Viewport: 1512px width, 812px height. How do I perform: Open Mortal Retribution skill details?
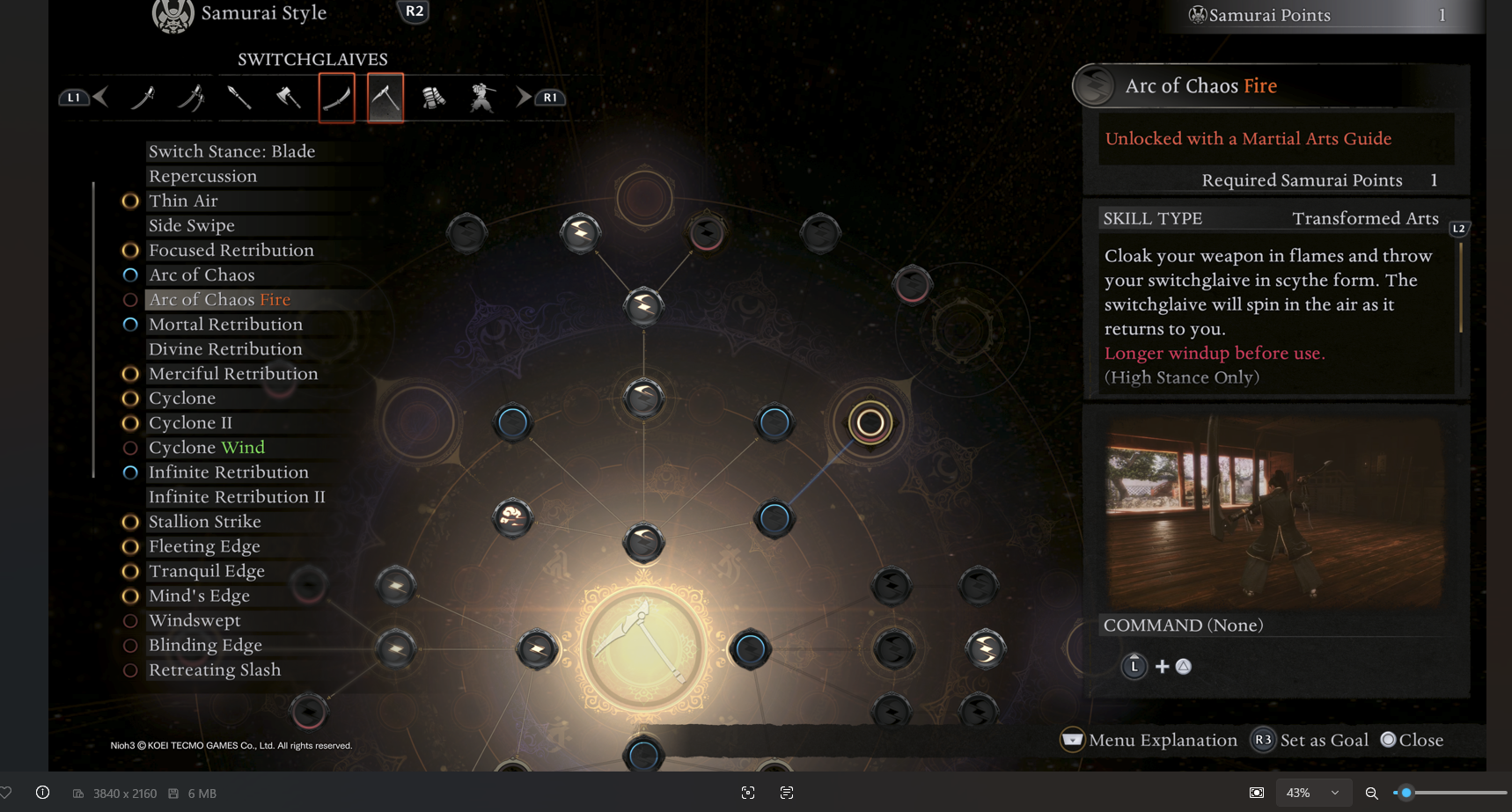(x=225, y=324)
